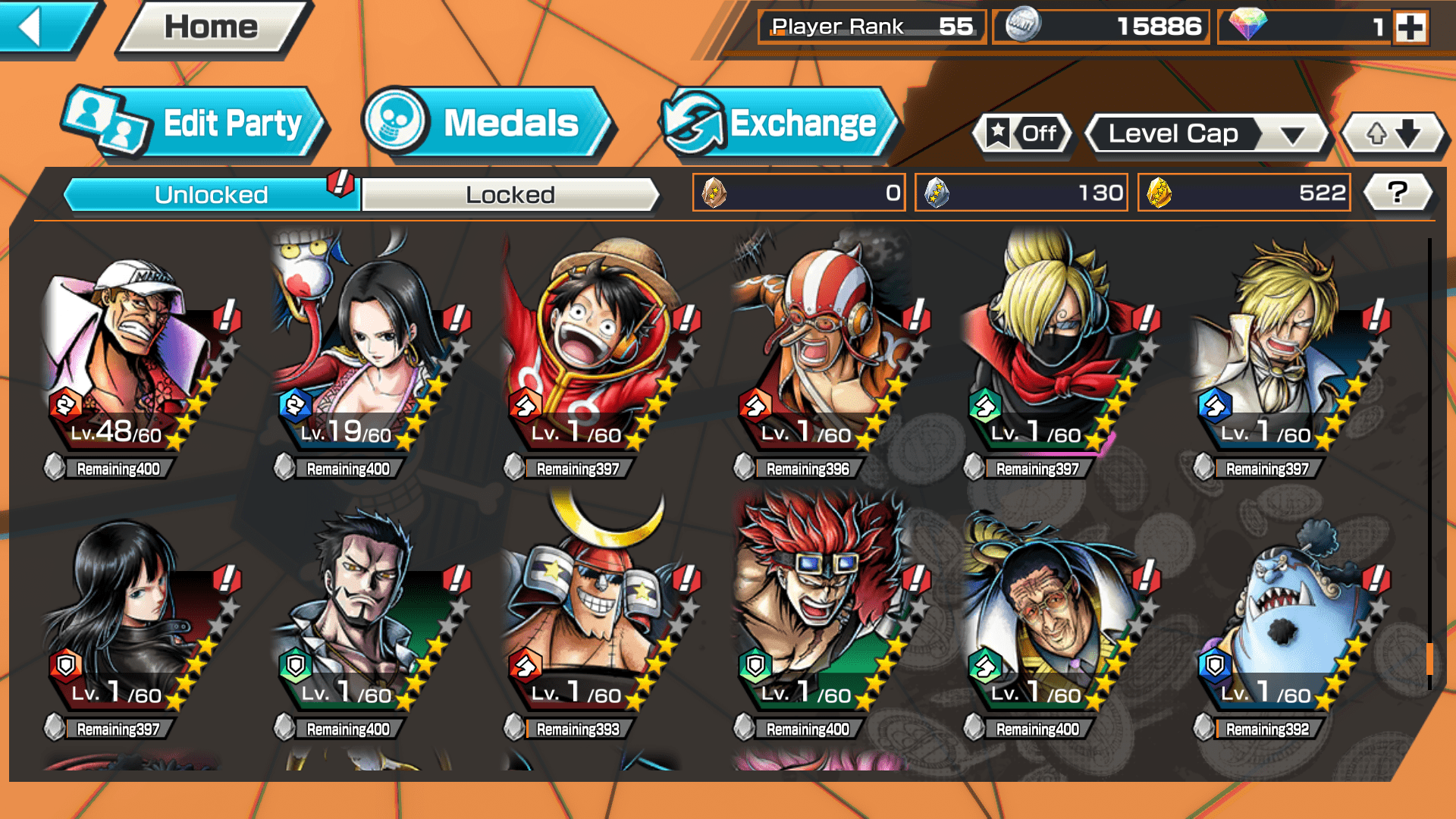Reverse sort order with arrows button
This screenshot has height=819, width=1456.
click(x=1393, y=134)
